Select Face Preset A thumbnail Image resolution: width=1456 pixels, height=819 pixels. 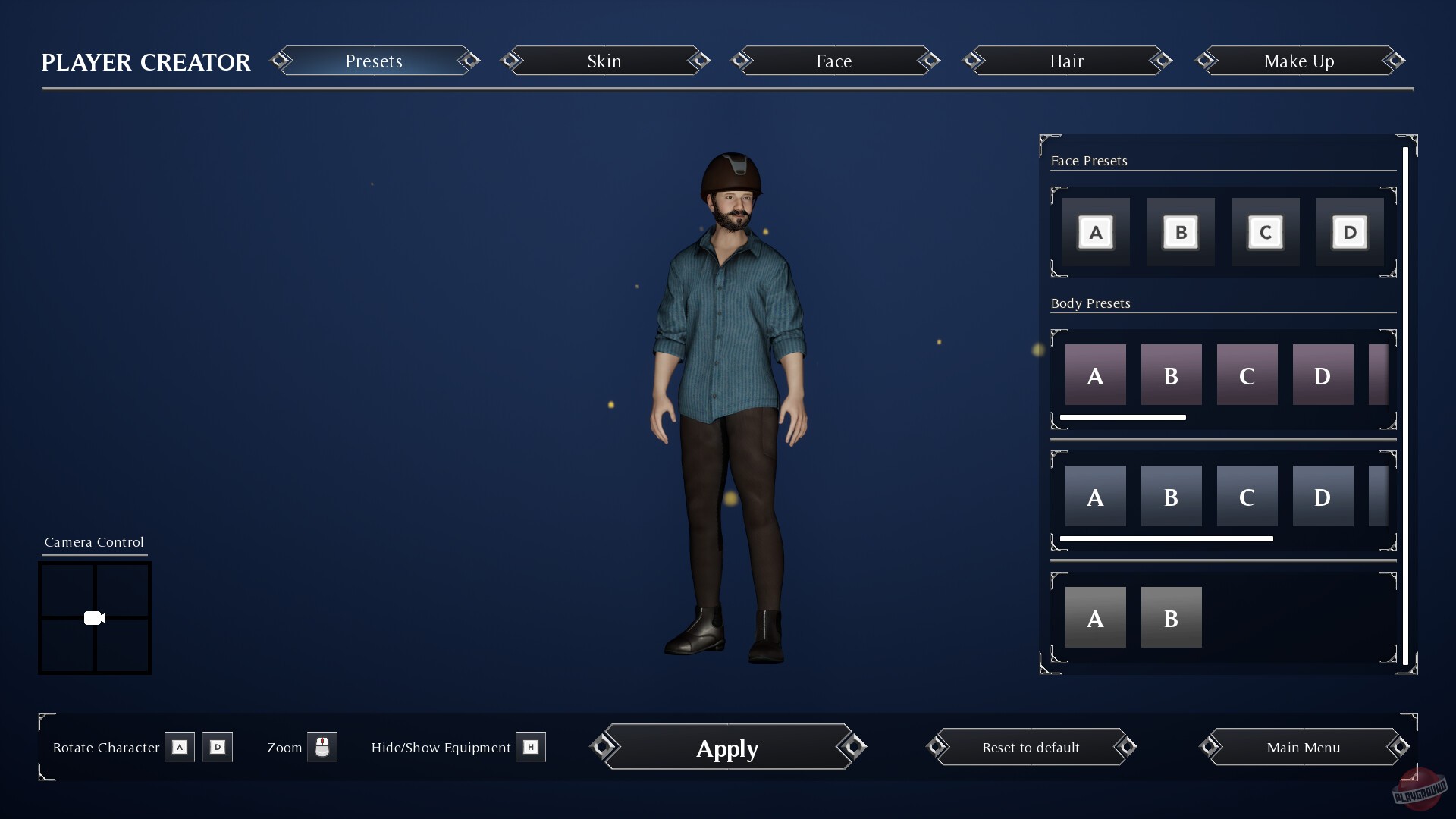(x=1095, y=231)
